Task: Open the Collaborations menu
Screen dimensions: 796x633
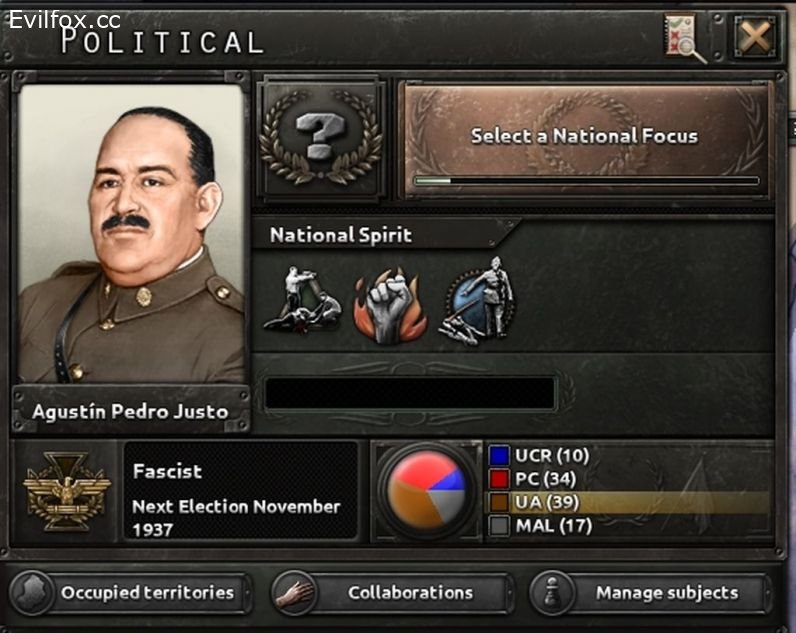Action: [x=392, y=592]
